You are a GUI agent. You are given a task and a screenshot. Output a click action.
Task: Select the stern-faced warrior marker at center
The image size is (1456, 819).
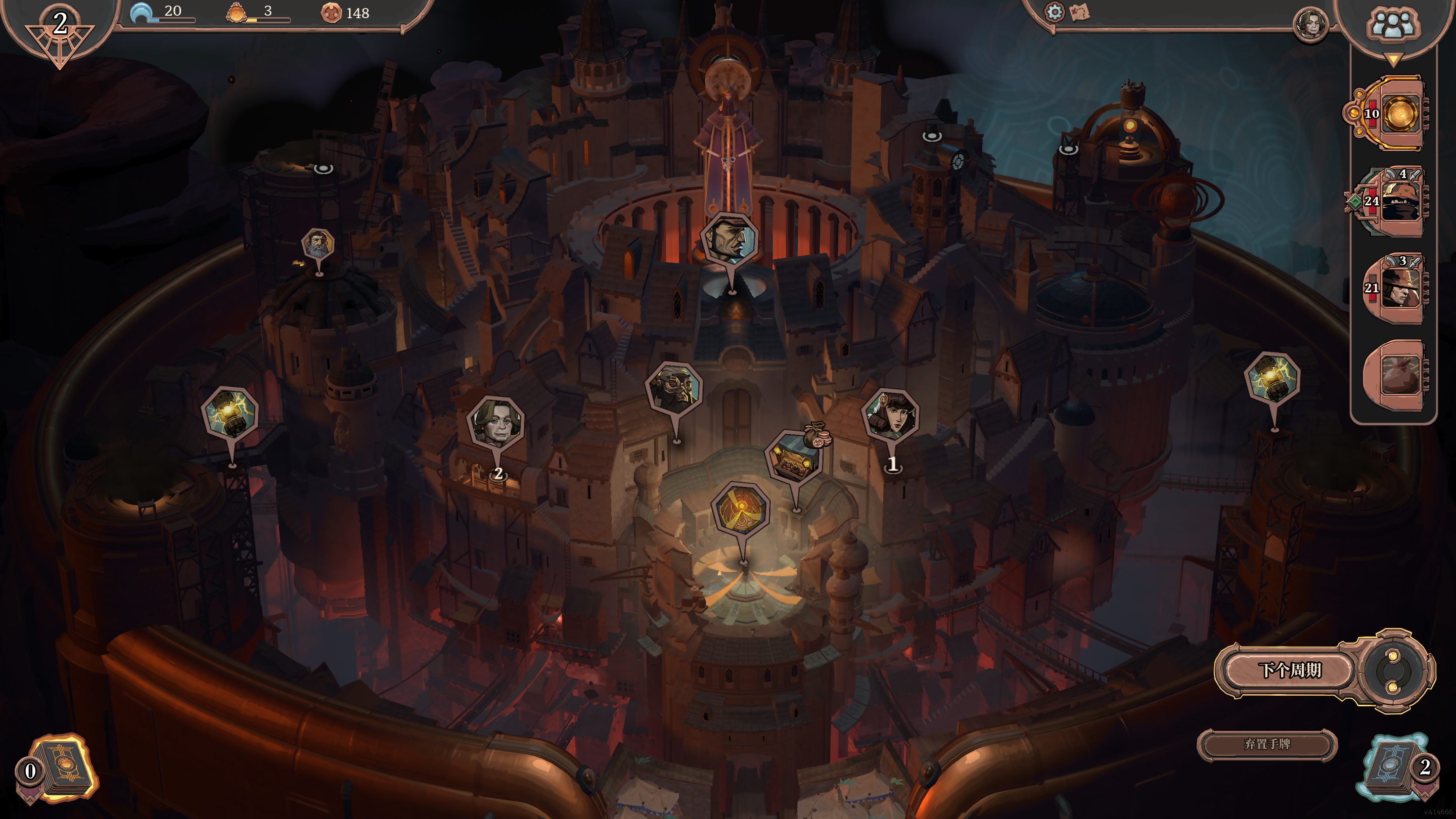point(728,239)
